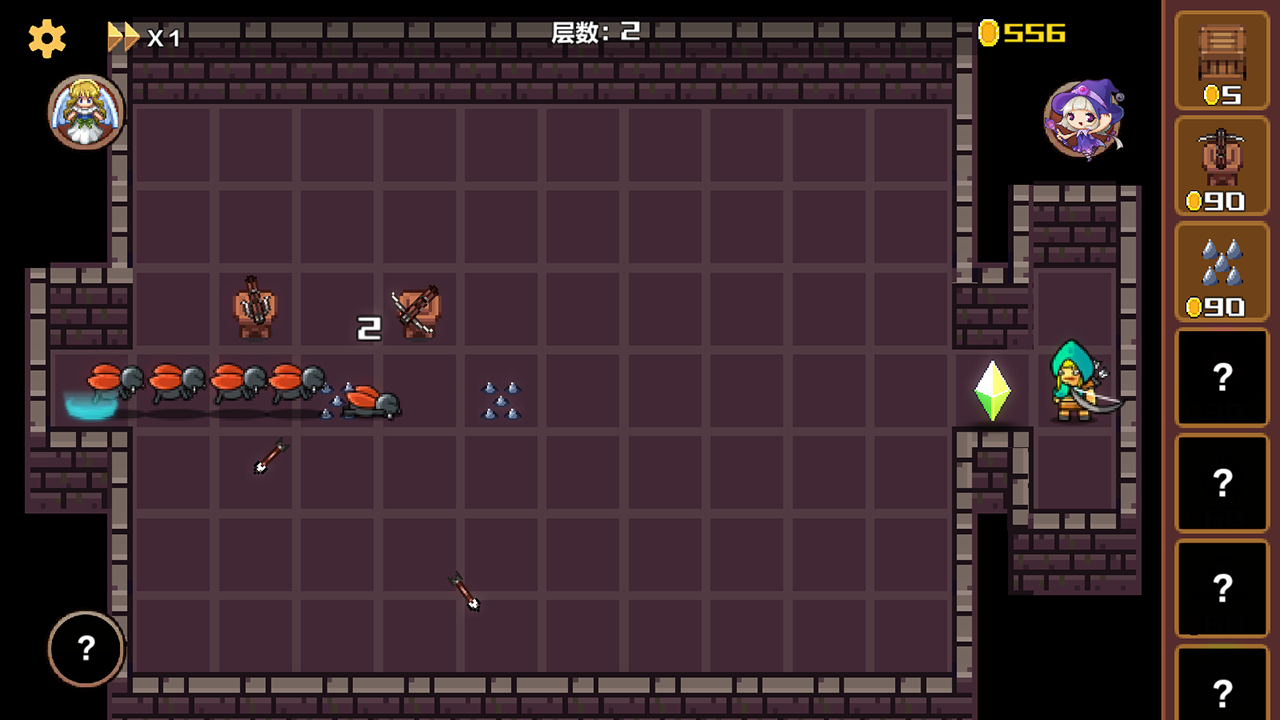
Task: Toggle the x1 game speed button
Action: pyautogui.click(x=144, y=38)
